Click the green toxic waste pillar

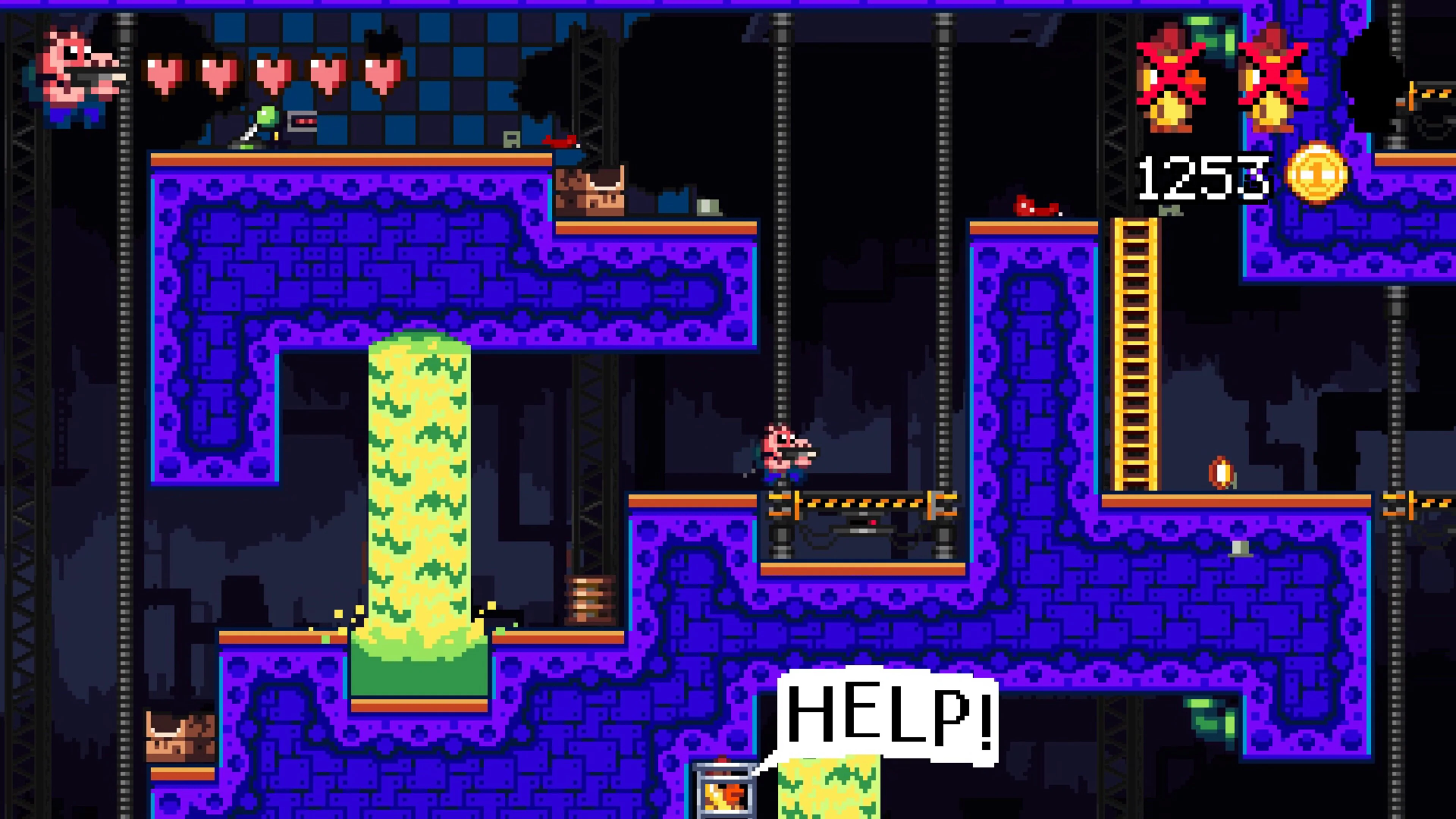pos(418,509)
